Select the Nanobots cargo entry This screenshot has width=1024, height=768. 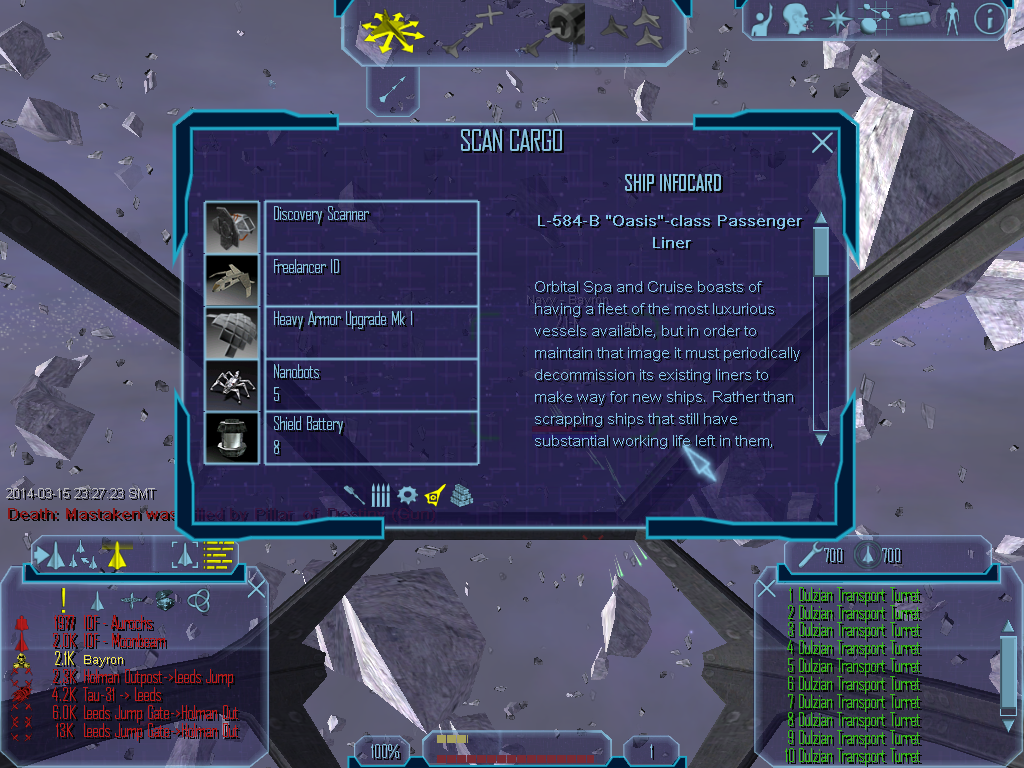click(371, 384)
